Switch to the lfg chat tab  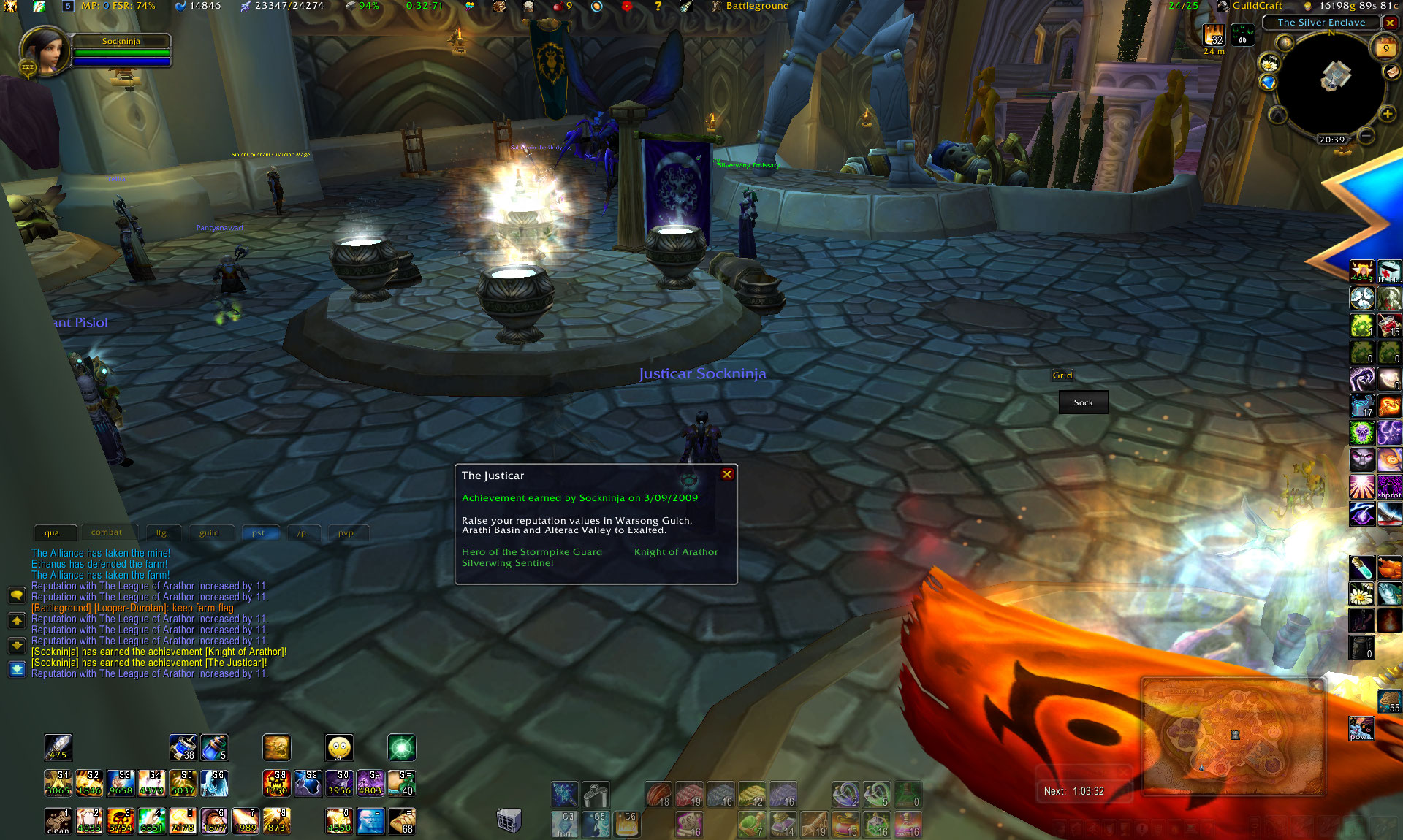pos(161,533)
